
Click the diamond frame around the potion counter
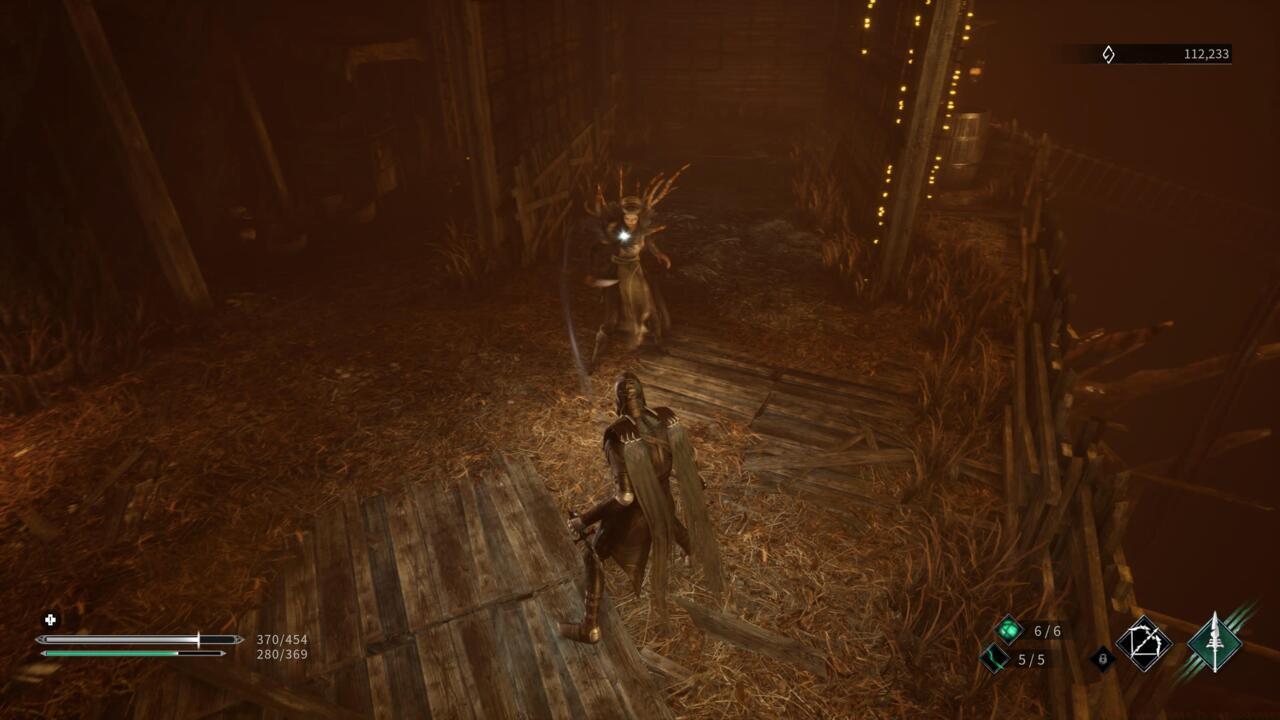[1007, 628]
